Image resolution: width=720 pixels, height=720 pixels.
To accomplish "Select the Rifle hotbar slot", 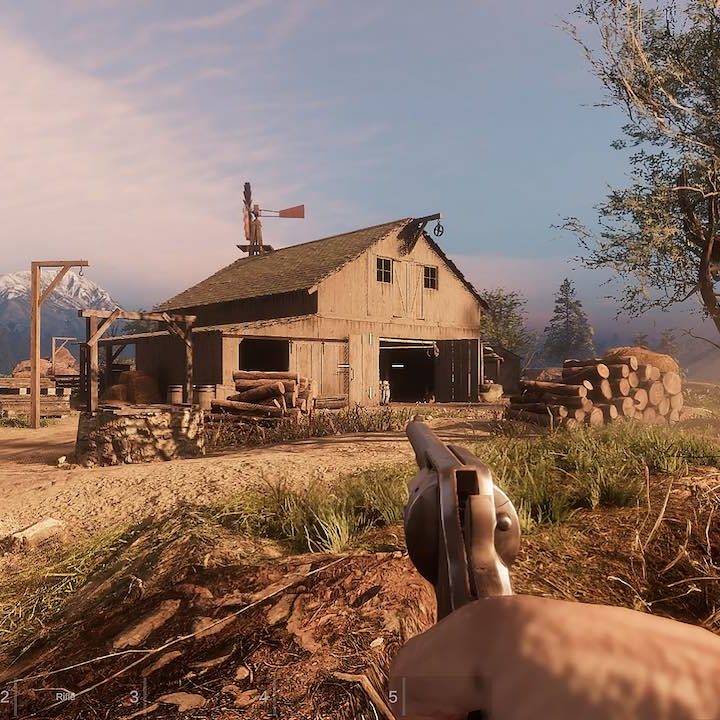I will tap(65, 695).
